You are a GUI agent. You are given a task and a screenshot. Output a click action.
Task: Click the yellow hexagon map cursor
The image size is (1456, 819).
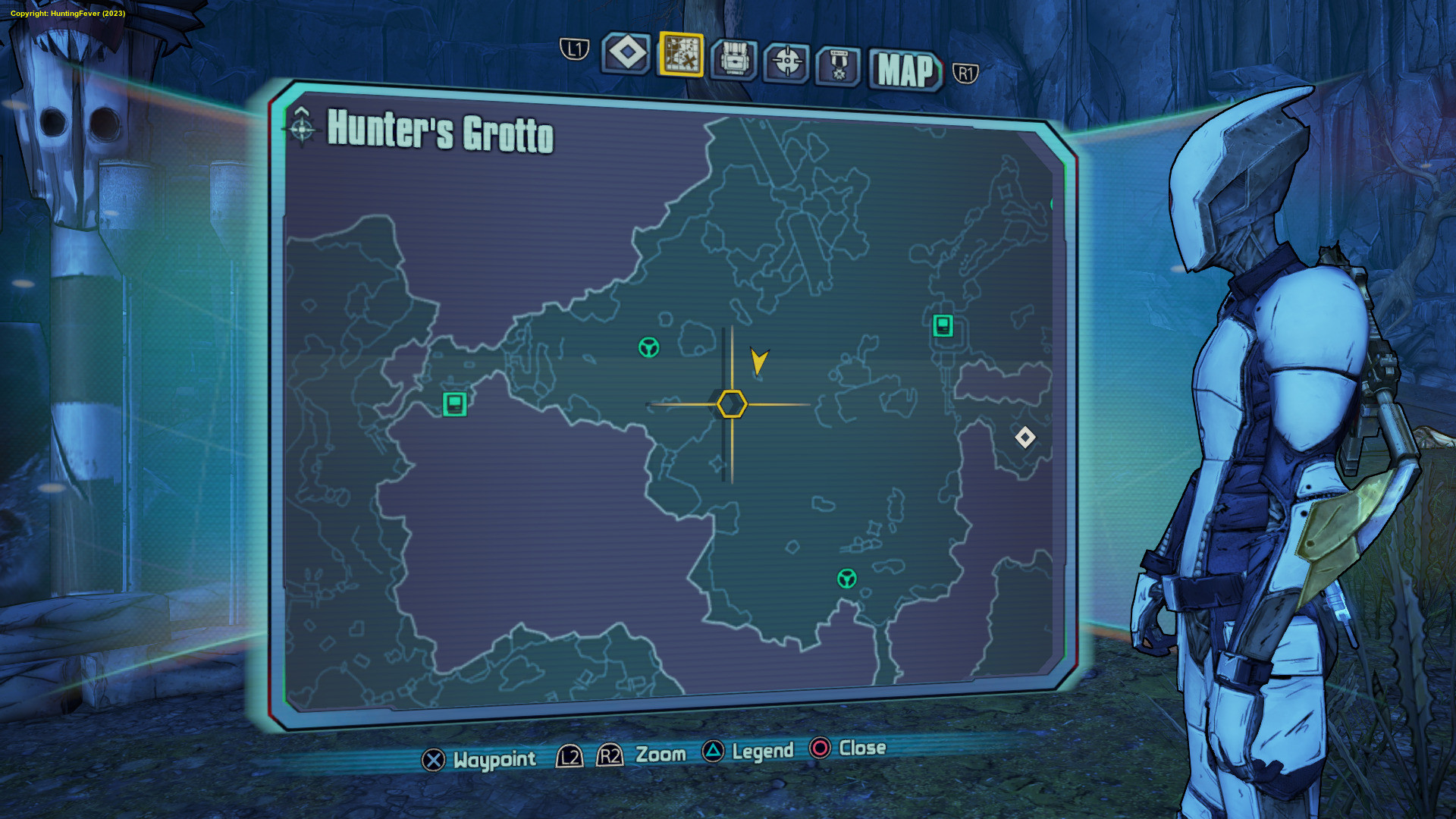pyautogui.click(x=732, y=404)
